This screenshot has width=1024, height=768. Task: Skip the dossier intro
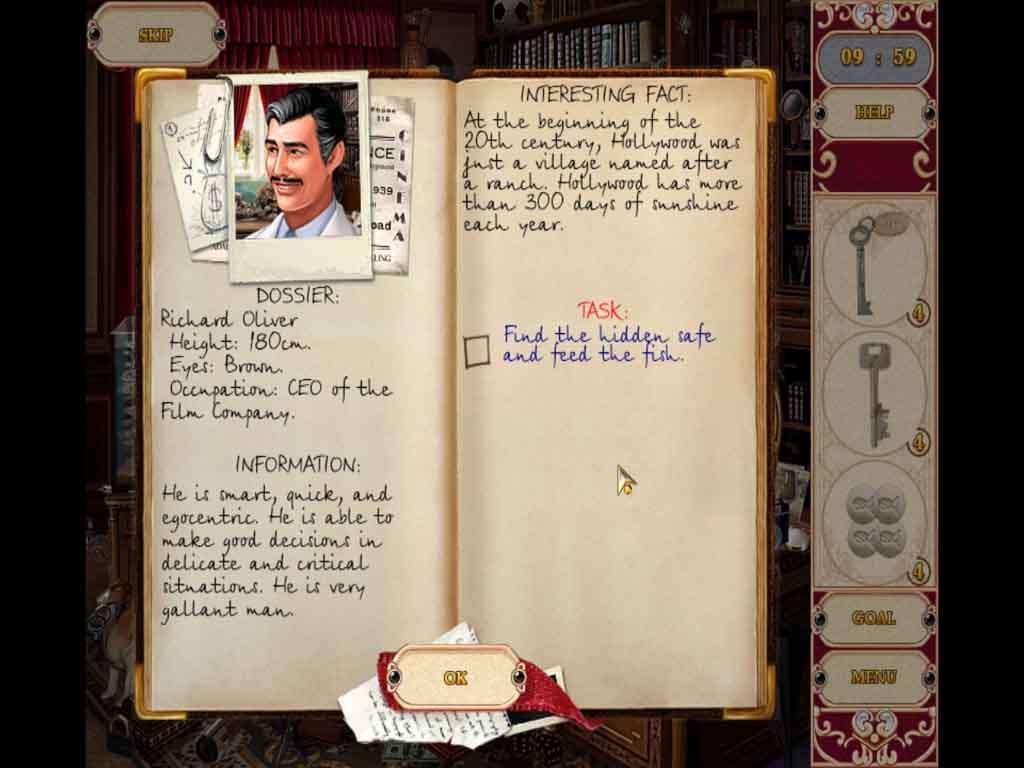155,35
